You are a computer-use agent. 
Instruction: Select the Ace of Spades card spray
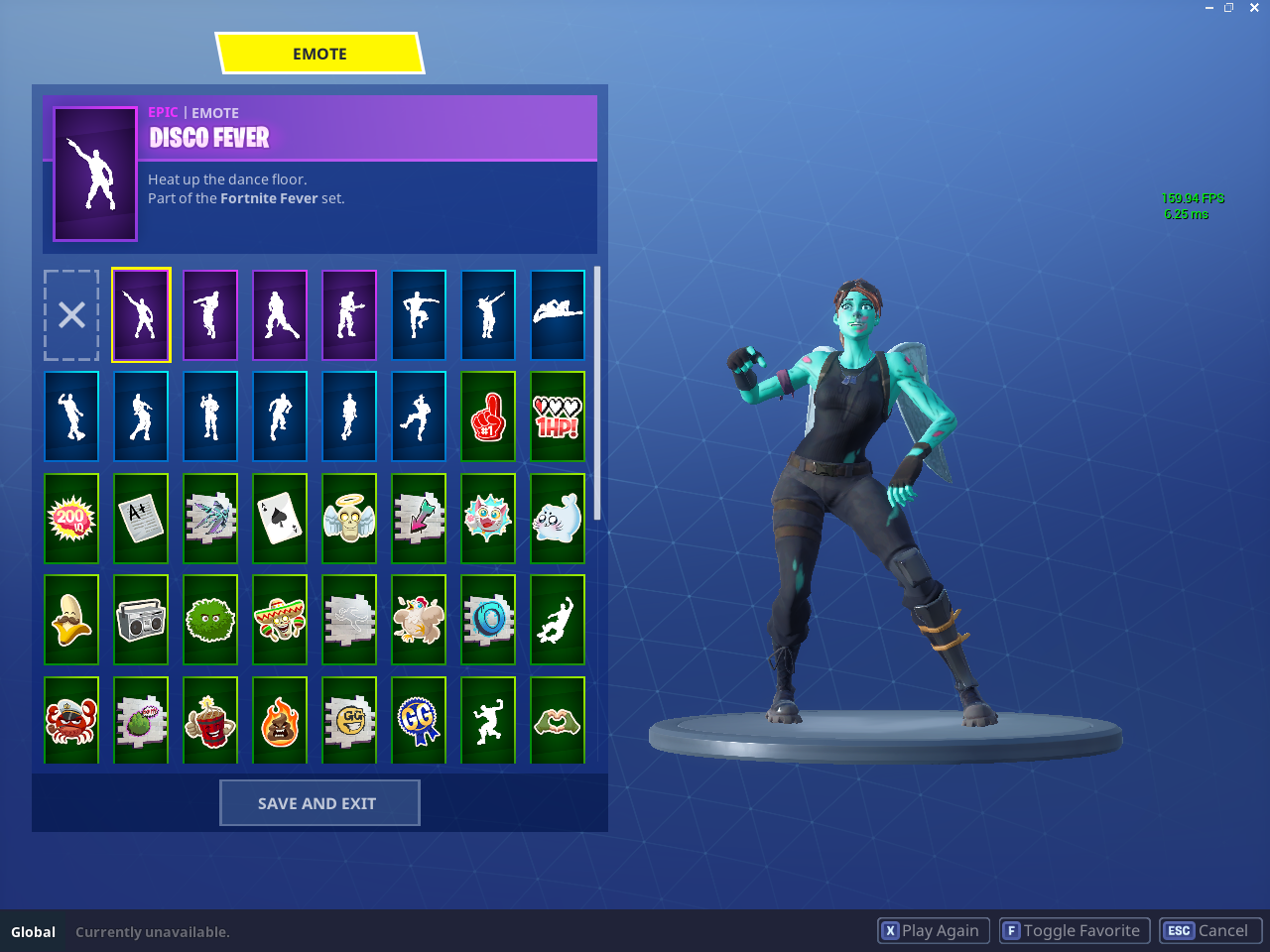[x=280, y=518]
